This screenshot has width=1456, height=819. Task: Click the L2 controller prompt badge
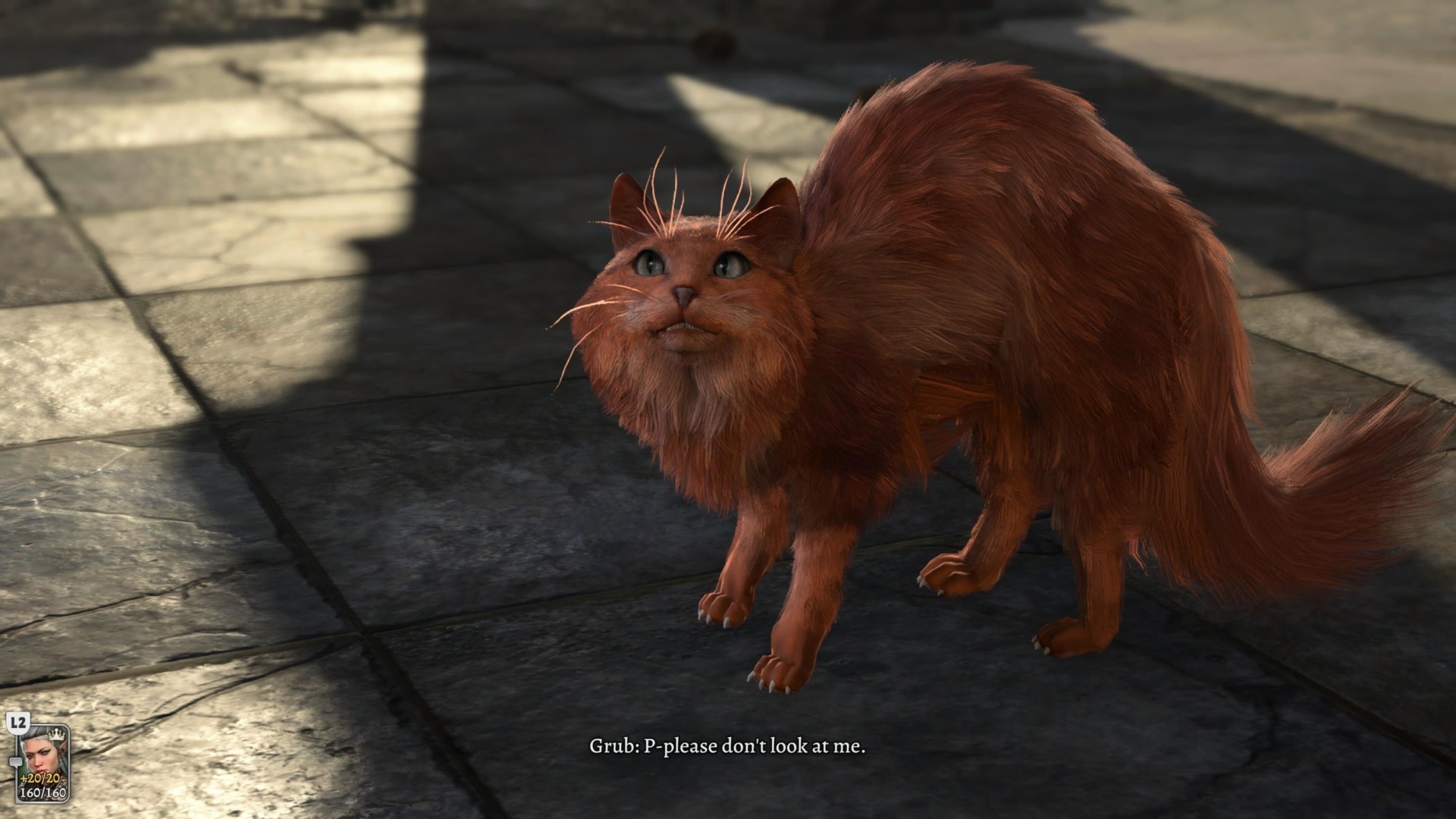point(17,723)
